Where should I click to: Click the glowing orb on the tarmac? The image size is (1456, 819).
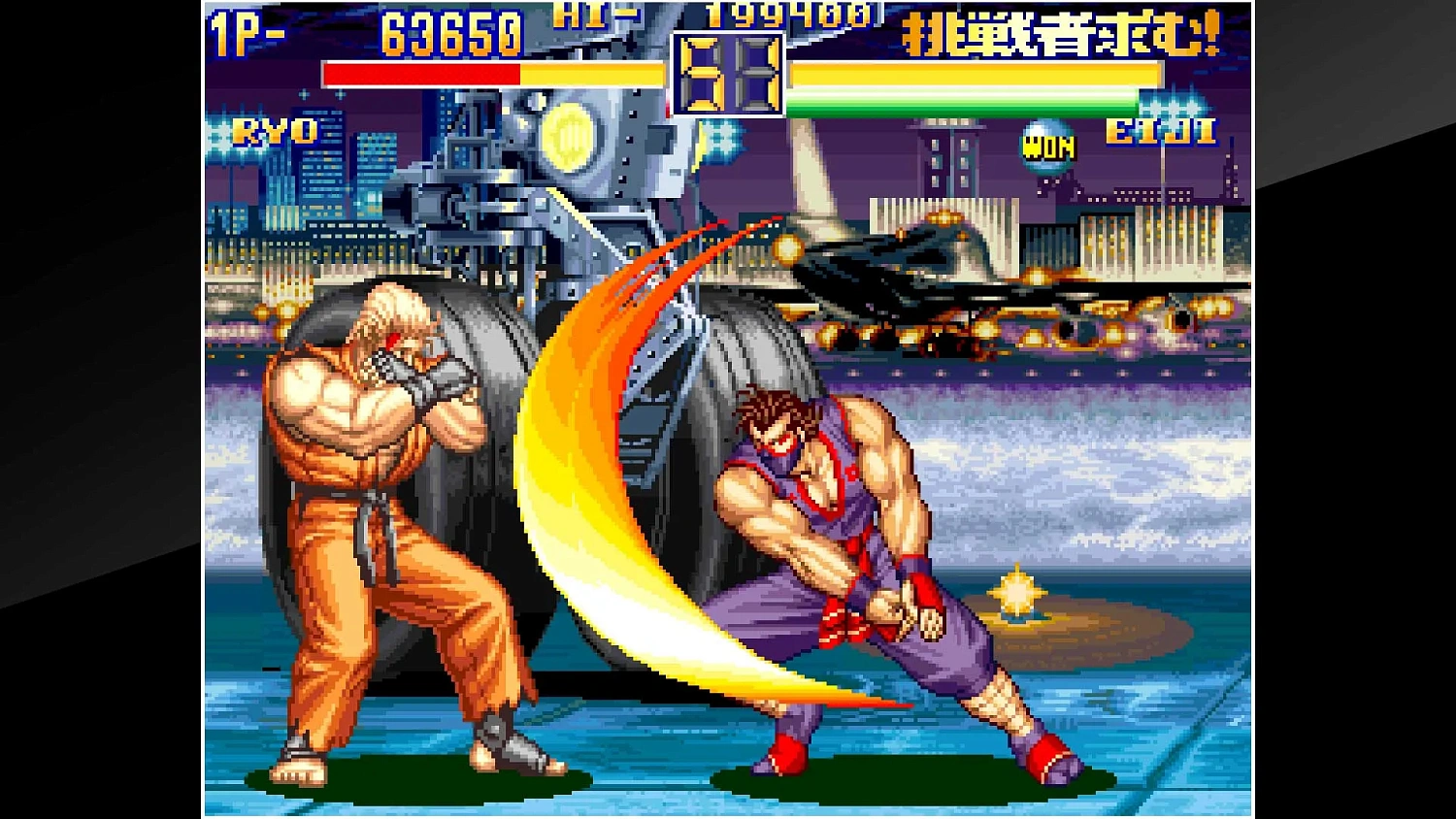pyautogui.click(x=1018, y=595)
